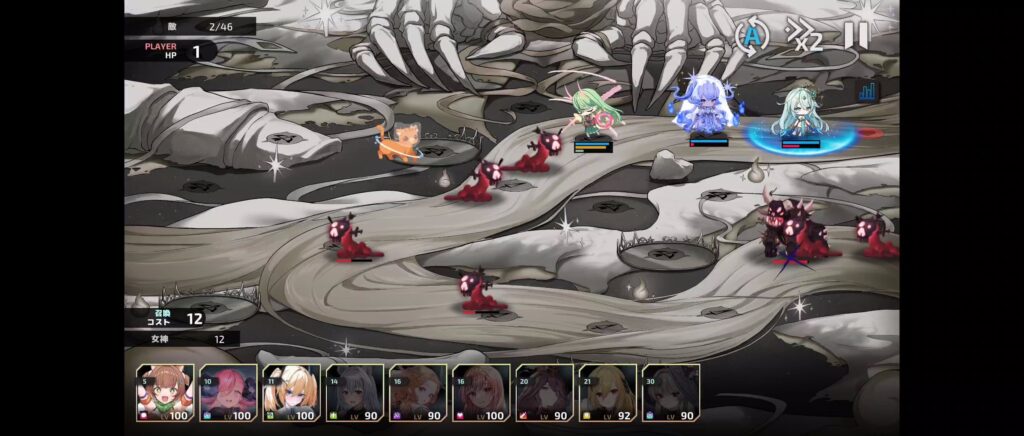Select the cost 11 blonde unit card
The width and height of the screenshot is (1024, 436).
tap(291, 392)
